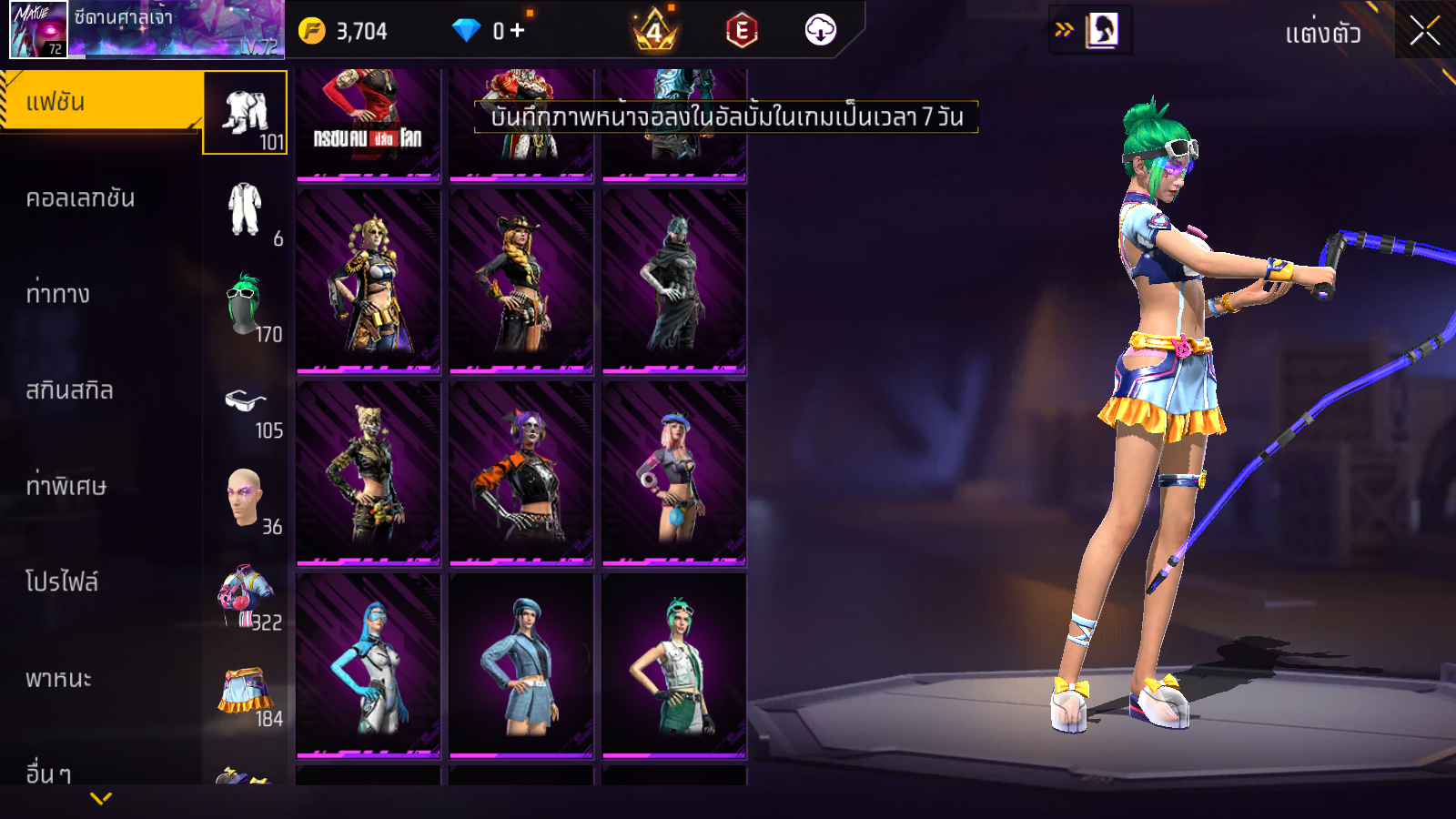Choose the green-haired head category icon
This screenshot has height=819, width=1456.
pos(245,305)
